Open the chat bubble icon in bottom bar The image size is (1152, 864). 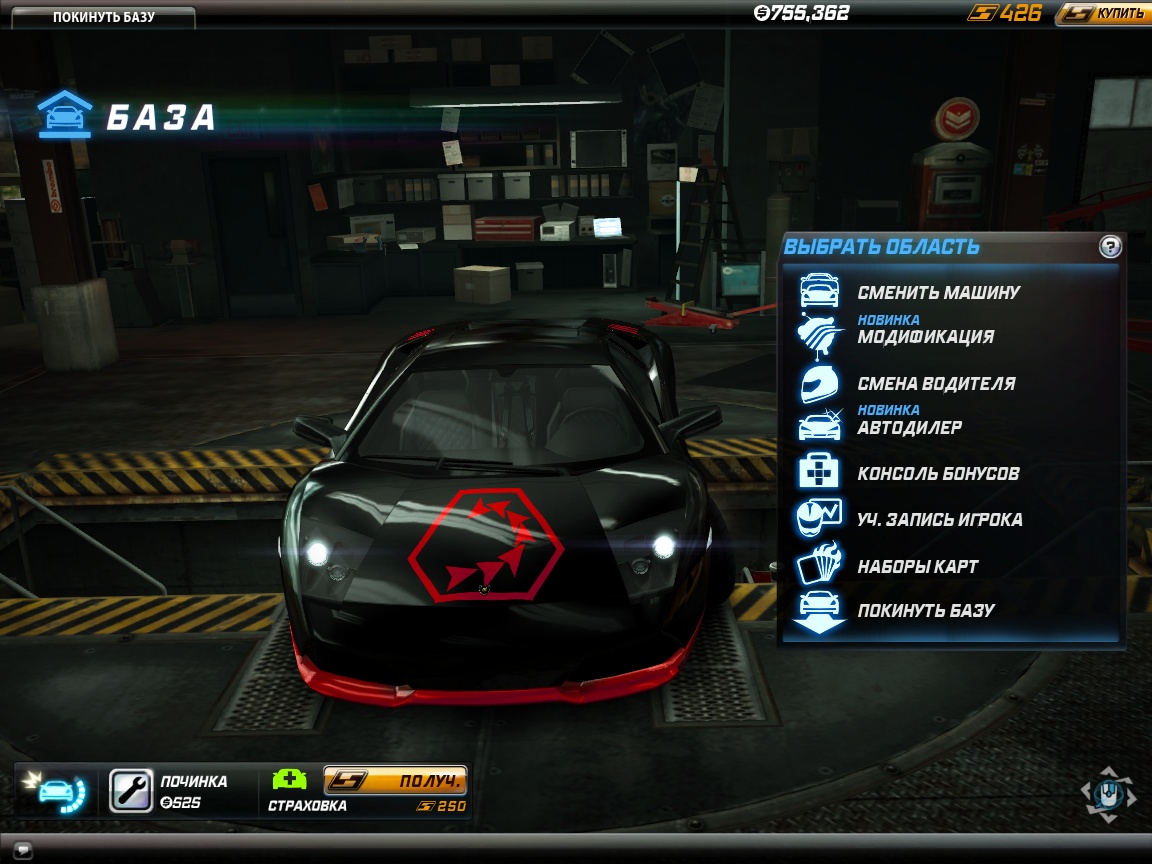tap(23, 851)
